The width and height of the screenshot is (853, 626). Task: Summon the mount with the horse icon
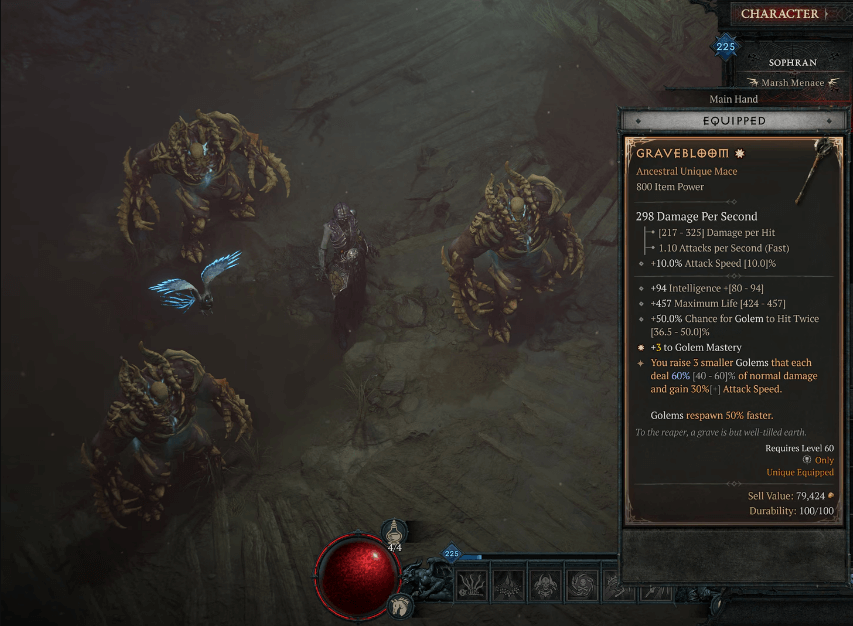pyautogui.click(x=399, y=605)
